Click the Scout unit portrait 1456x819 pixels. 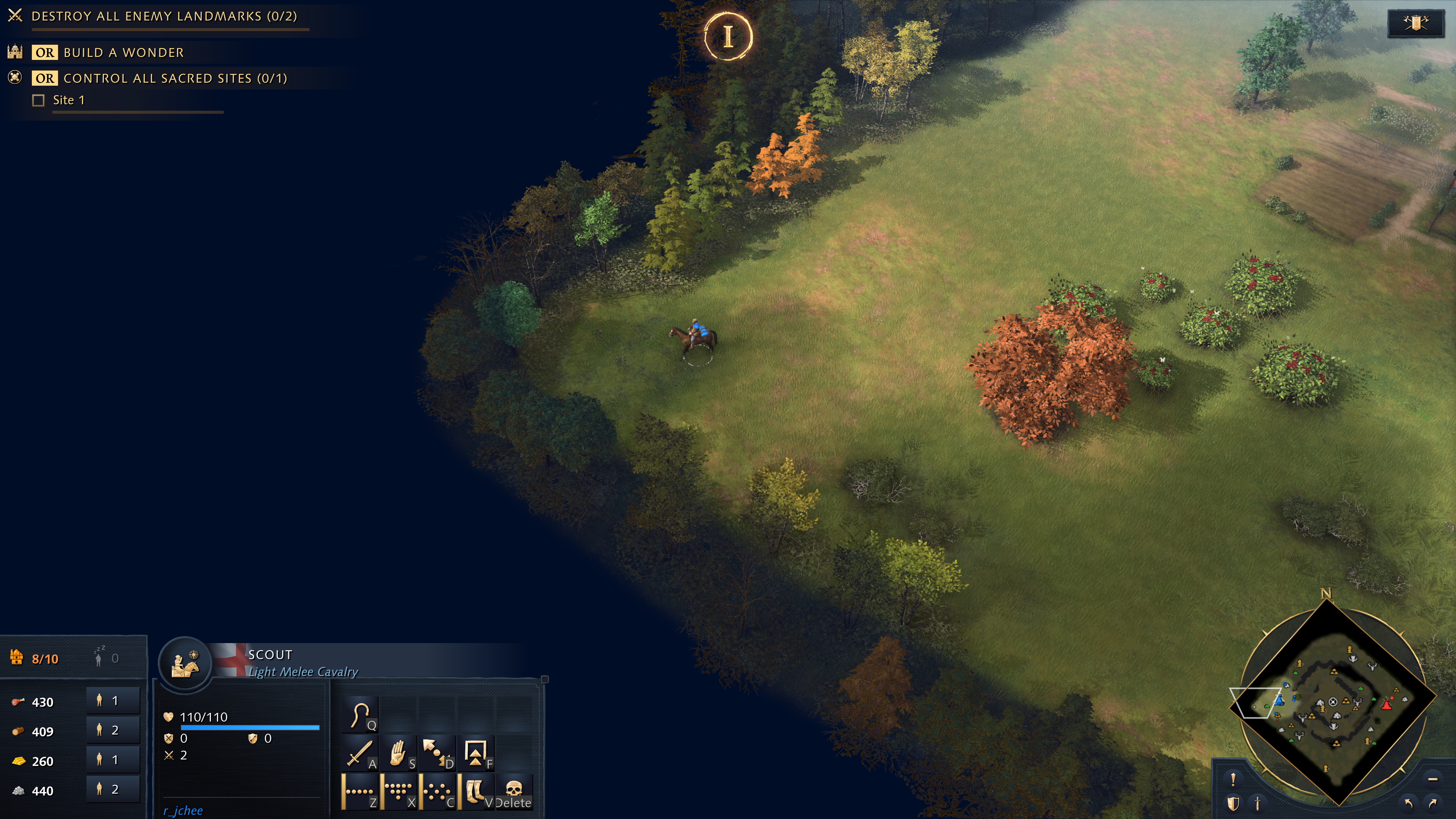click(185, 664)
